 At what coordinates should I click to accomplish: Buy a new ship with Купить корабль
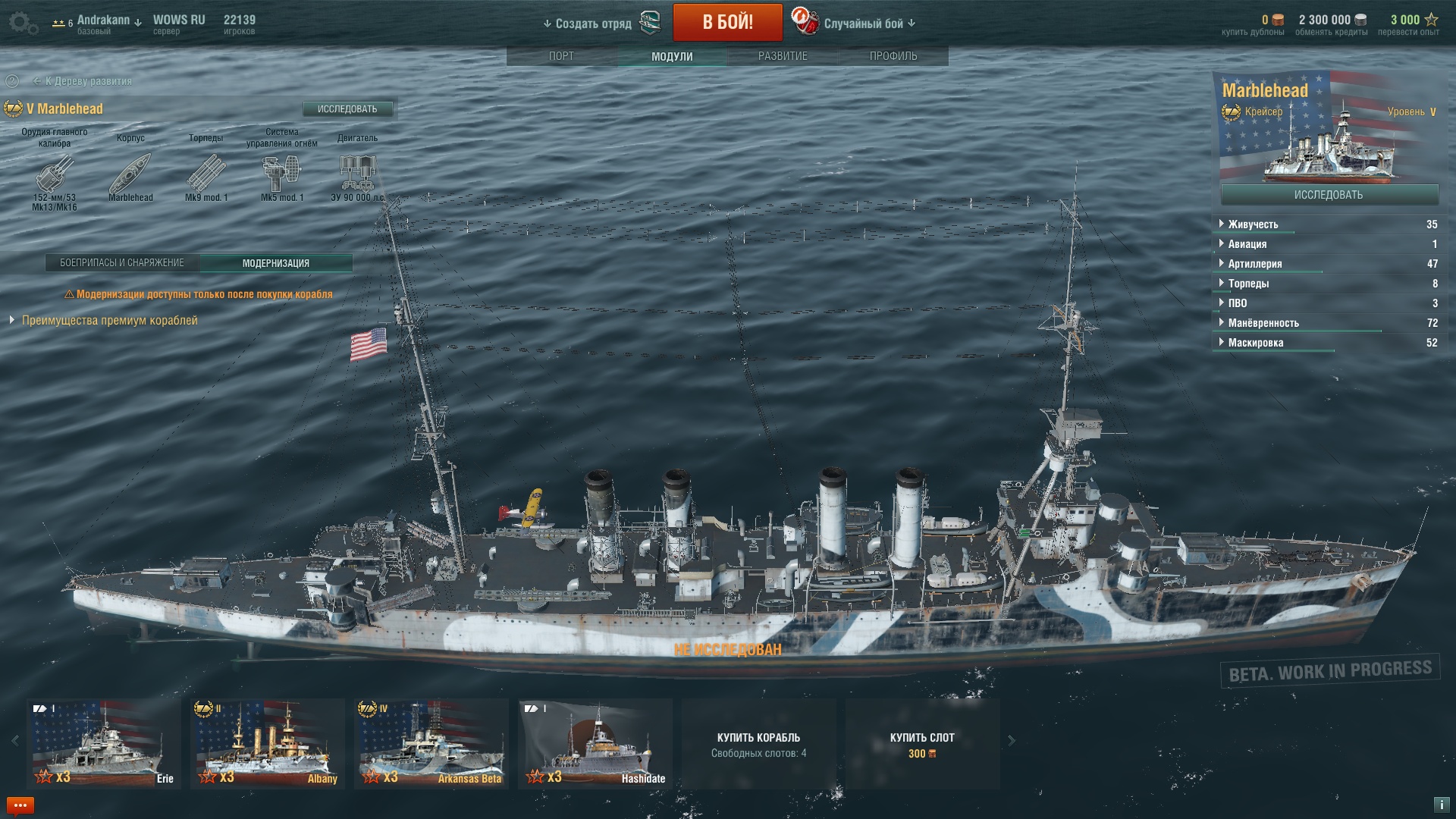coord(758,743)
